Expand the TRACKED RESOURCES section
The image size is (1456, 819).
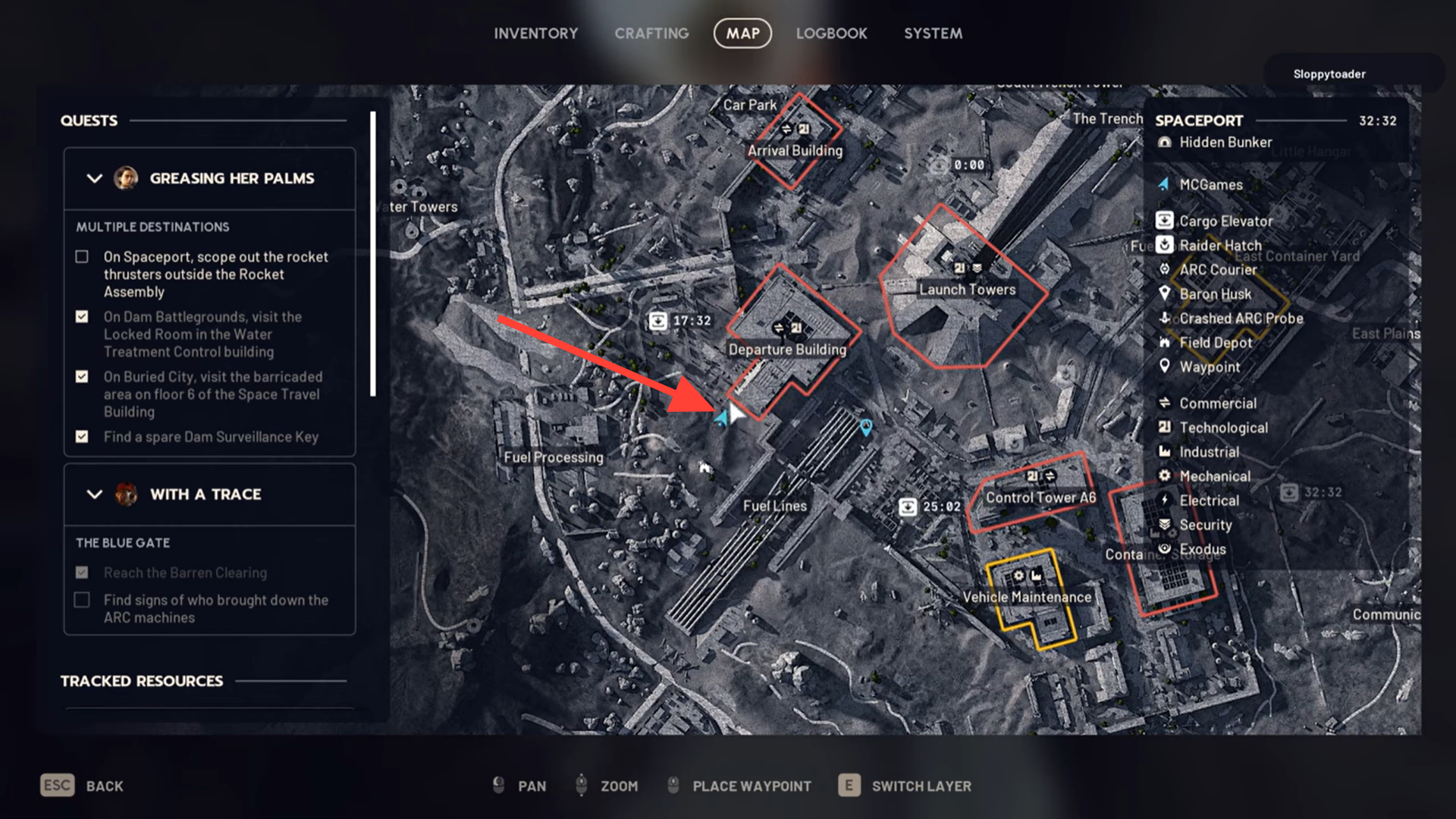[141, 681]
